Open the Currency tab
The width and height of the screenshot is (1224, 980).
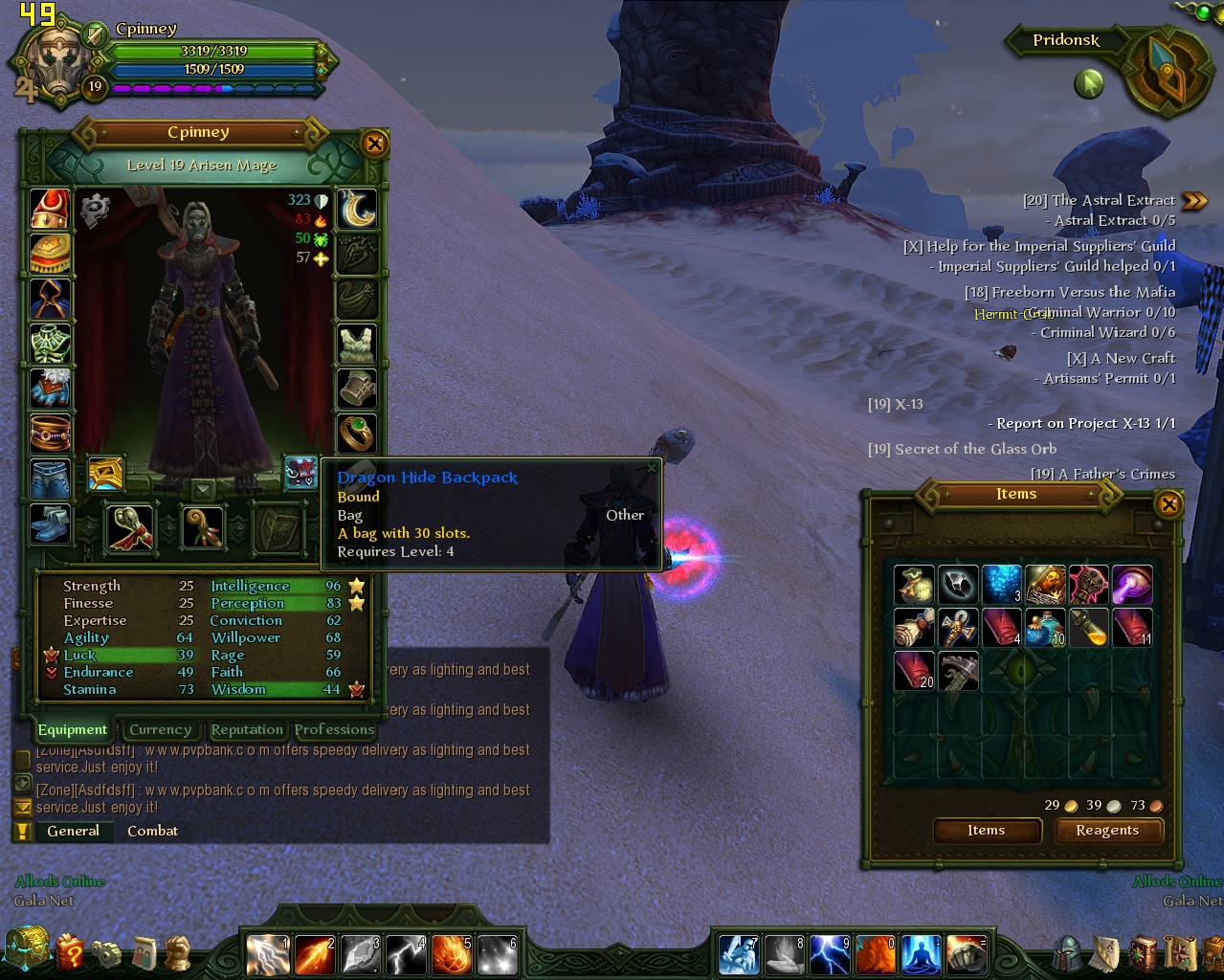pos(160,729)
